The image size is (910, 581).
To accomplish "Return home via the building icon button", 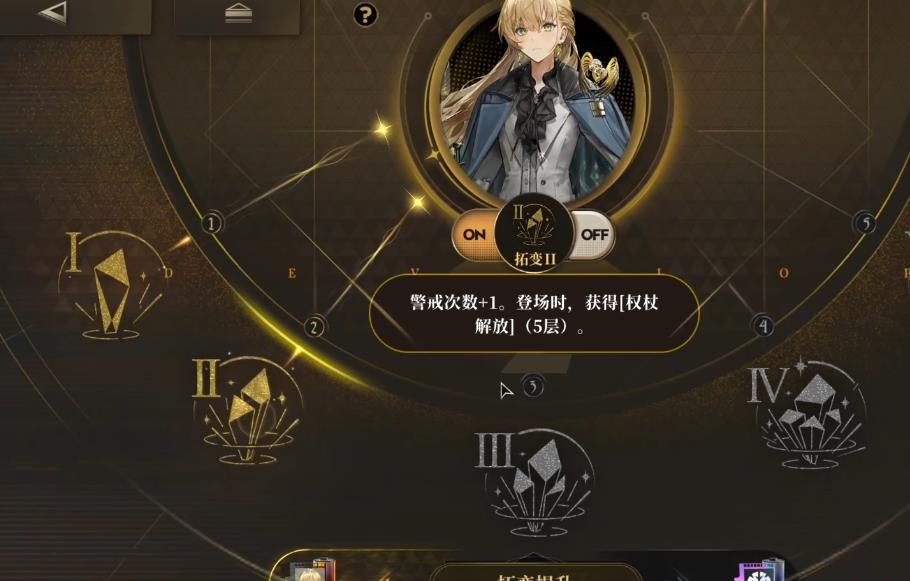I will pos(237,12).
